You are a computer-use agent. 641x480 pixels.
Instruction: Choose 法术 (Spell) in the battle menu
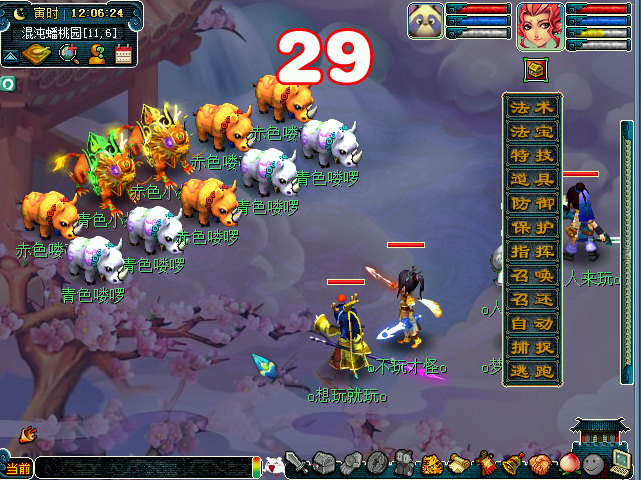pyautogui.click(x=532, y=107)
